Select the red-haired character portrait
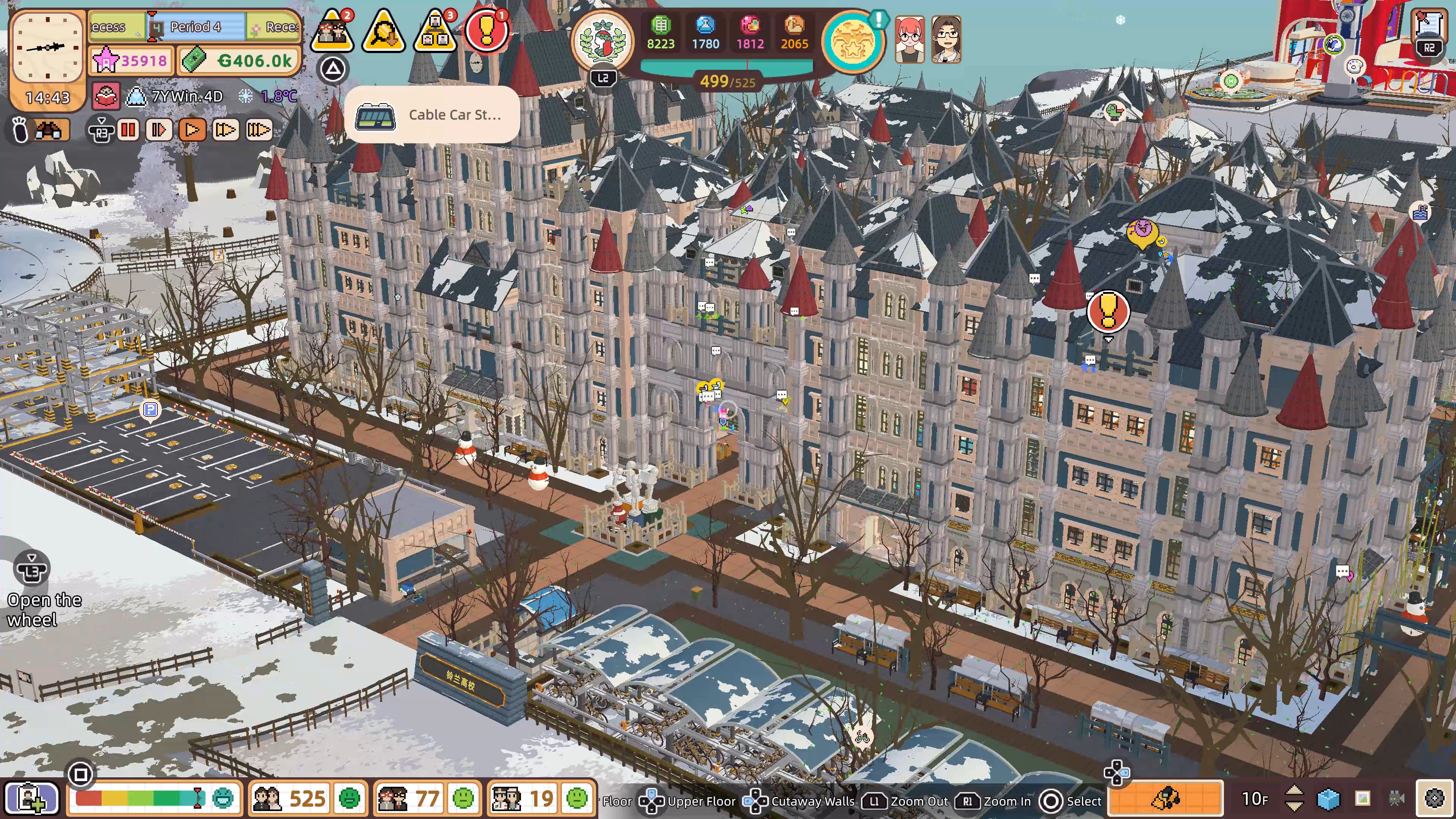The height and width of the screenshot is (819, 1456). tap(910, 39)
